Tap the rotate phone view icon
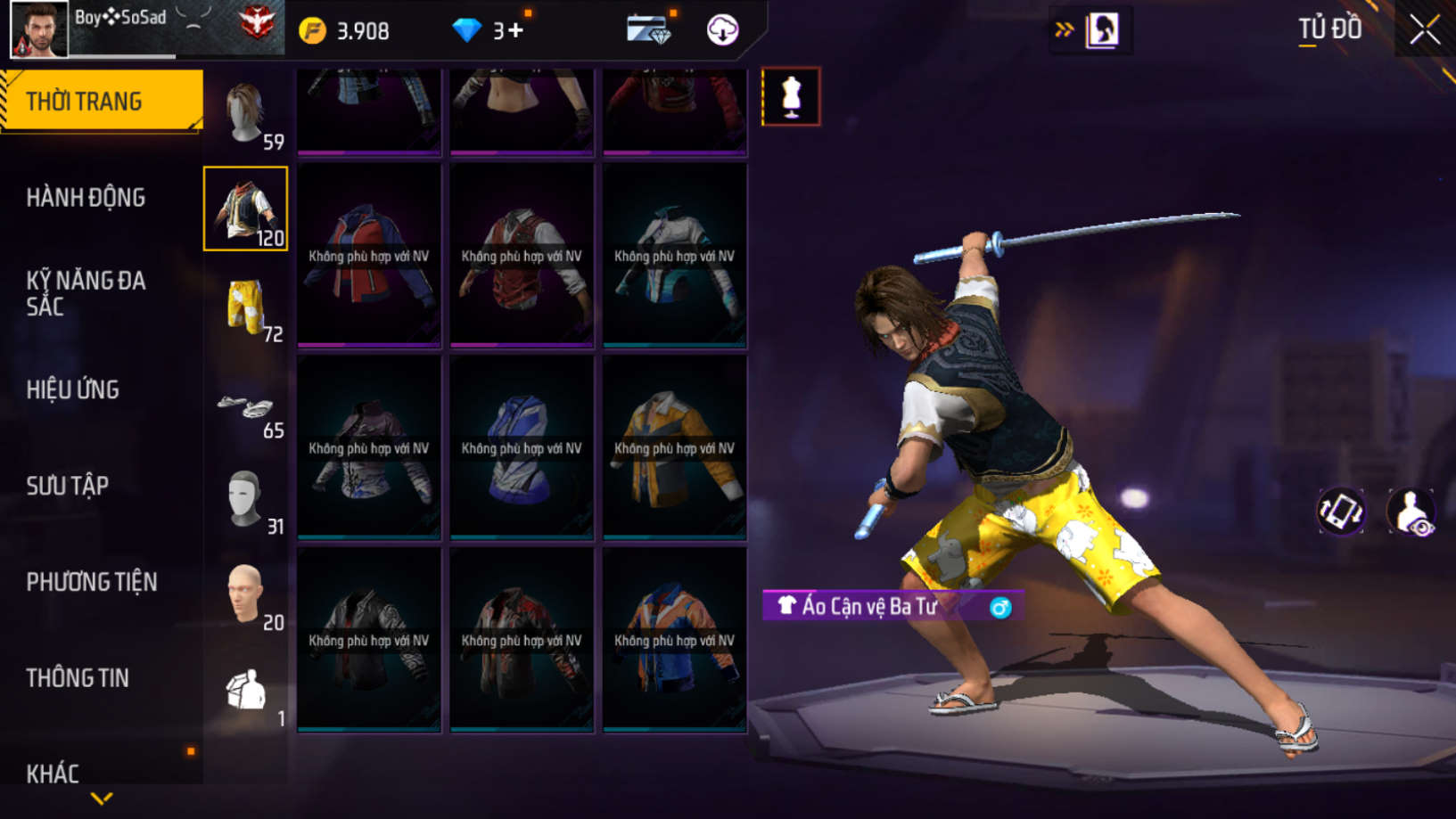1456x819 pixels. point(1340,512)
